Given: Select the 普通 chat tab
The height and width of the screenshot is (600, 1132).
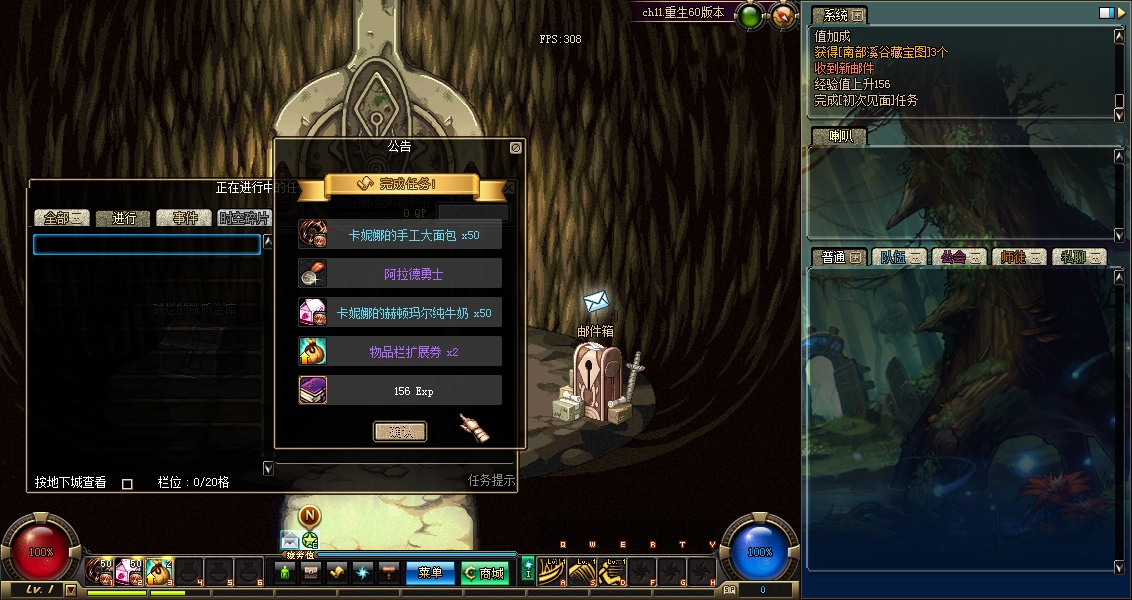Looking at the screenshot, I should (x=838, y=257).
